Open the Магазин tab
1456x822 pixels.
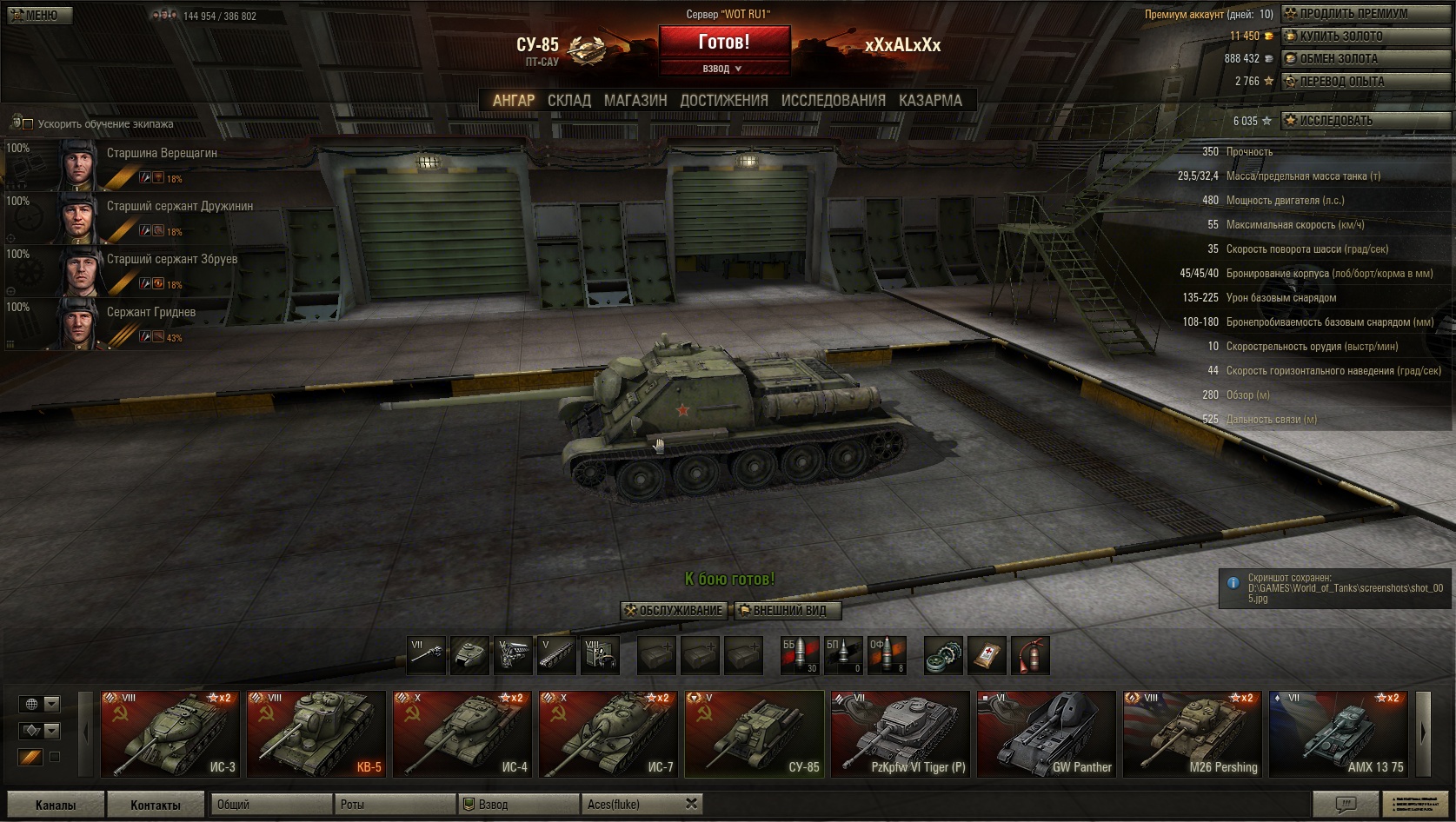pyautogui.click(x=635, y=100)
